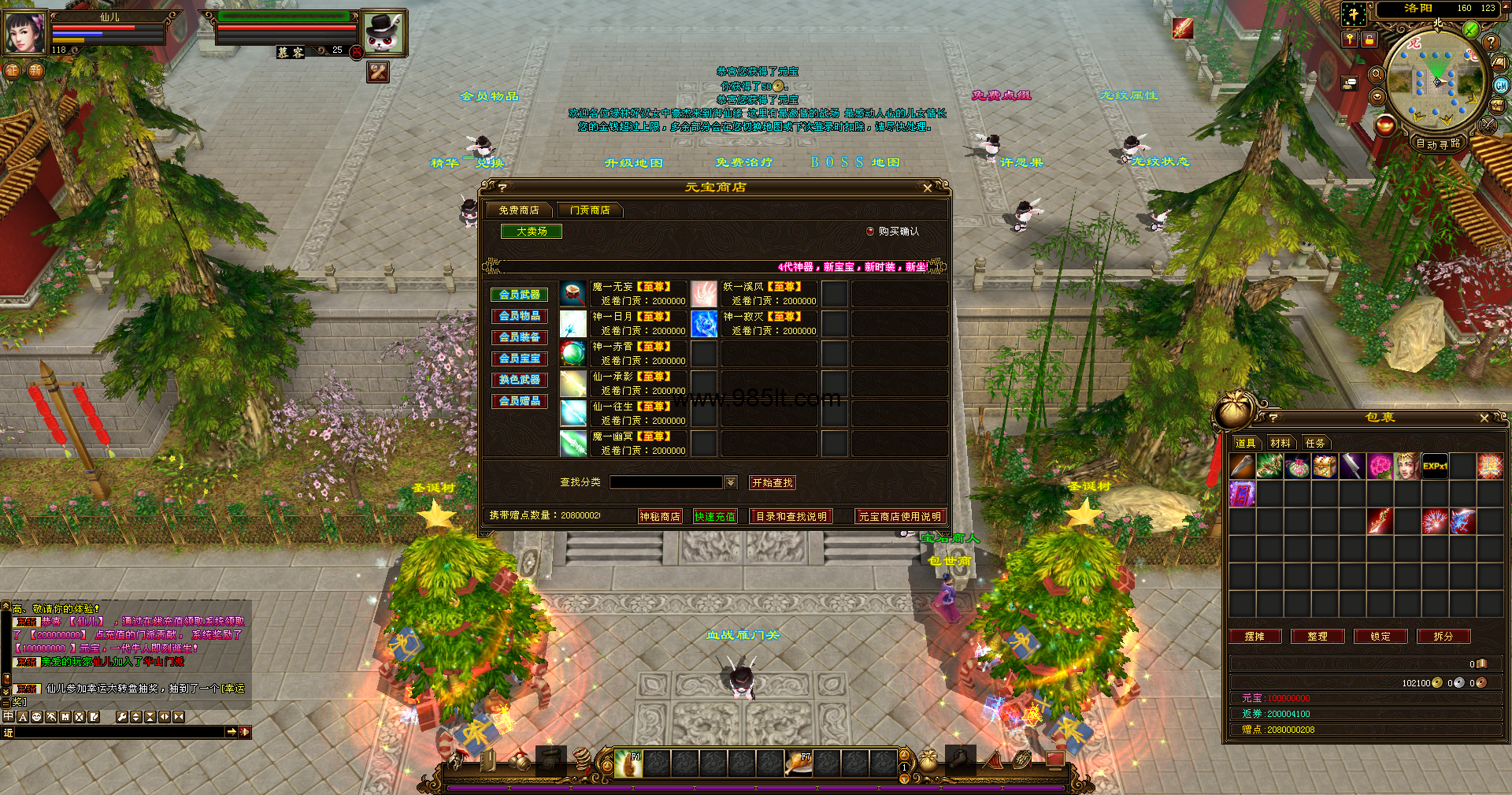Click the 整理 button in the bag
Image resolution: width=1512 pixels, height=795 pixels.
click(1317, 636)
